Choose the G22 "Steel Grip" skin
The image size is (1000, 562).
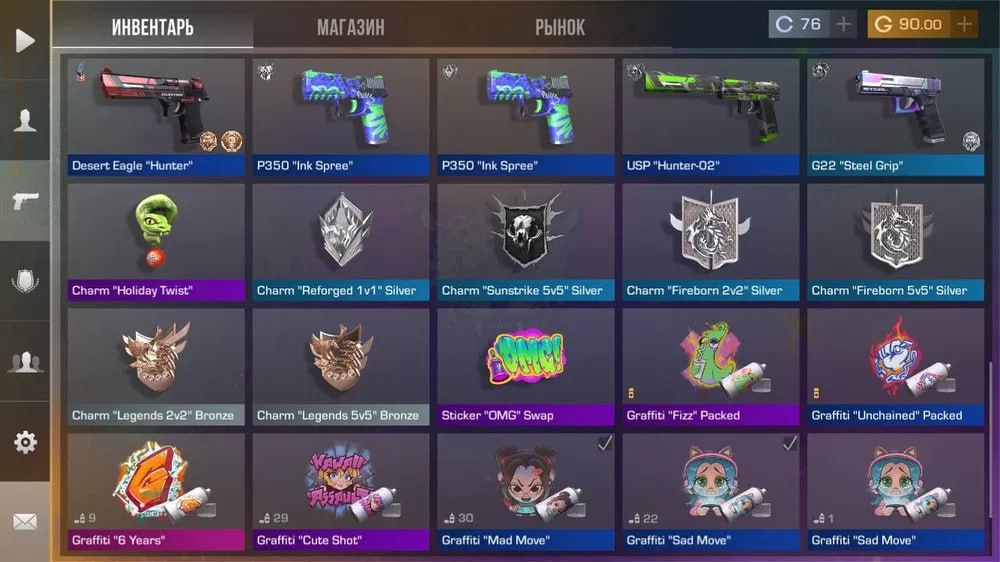pos(896,117)
